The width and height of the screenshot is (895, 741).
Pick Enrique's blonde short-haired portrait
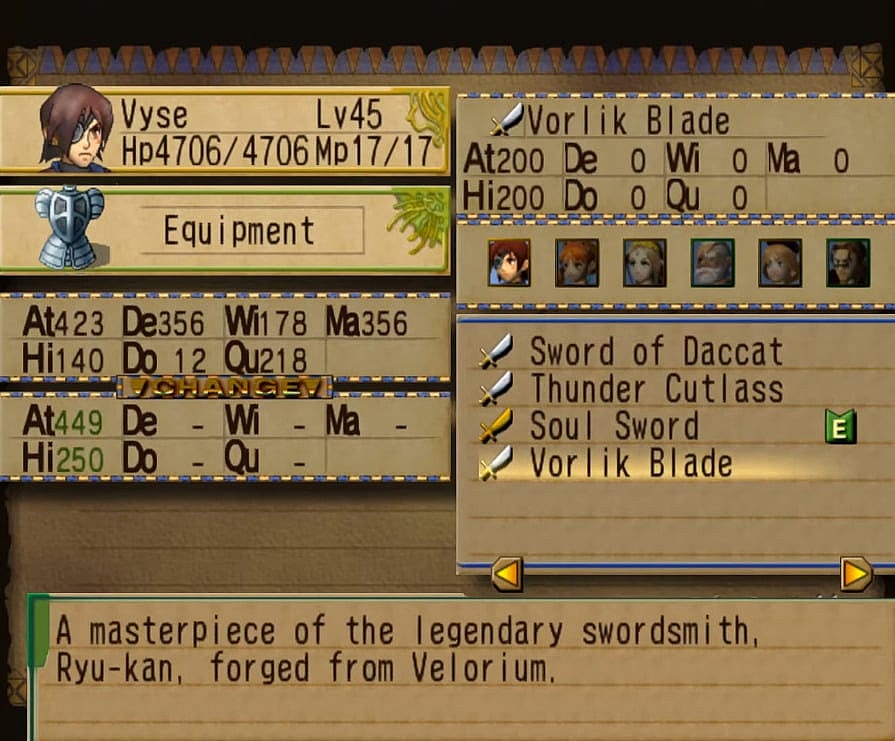click(780, 263)
